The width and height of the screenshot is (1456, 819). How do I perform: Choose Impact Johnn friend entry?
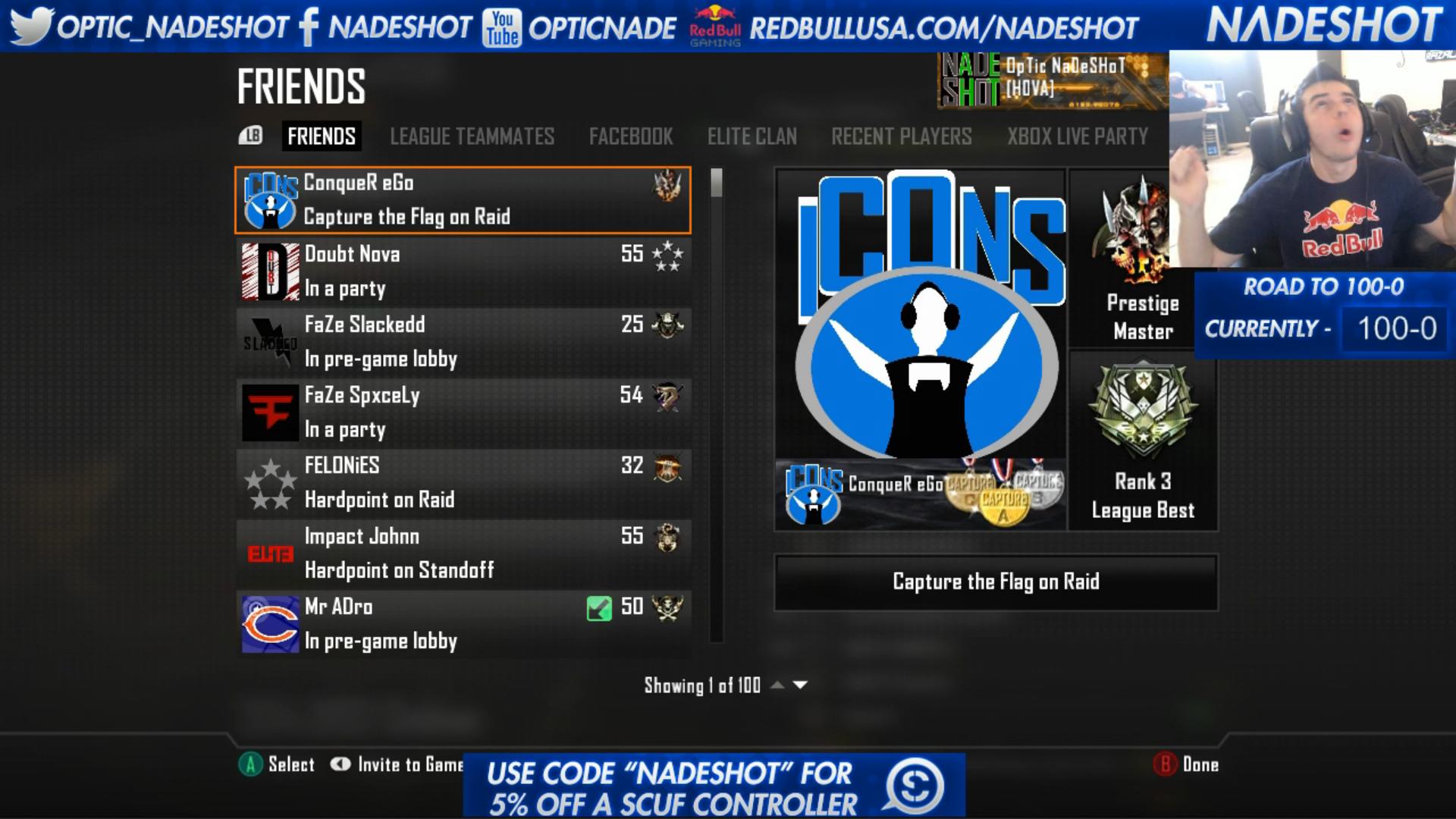pos(463,553)
